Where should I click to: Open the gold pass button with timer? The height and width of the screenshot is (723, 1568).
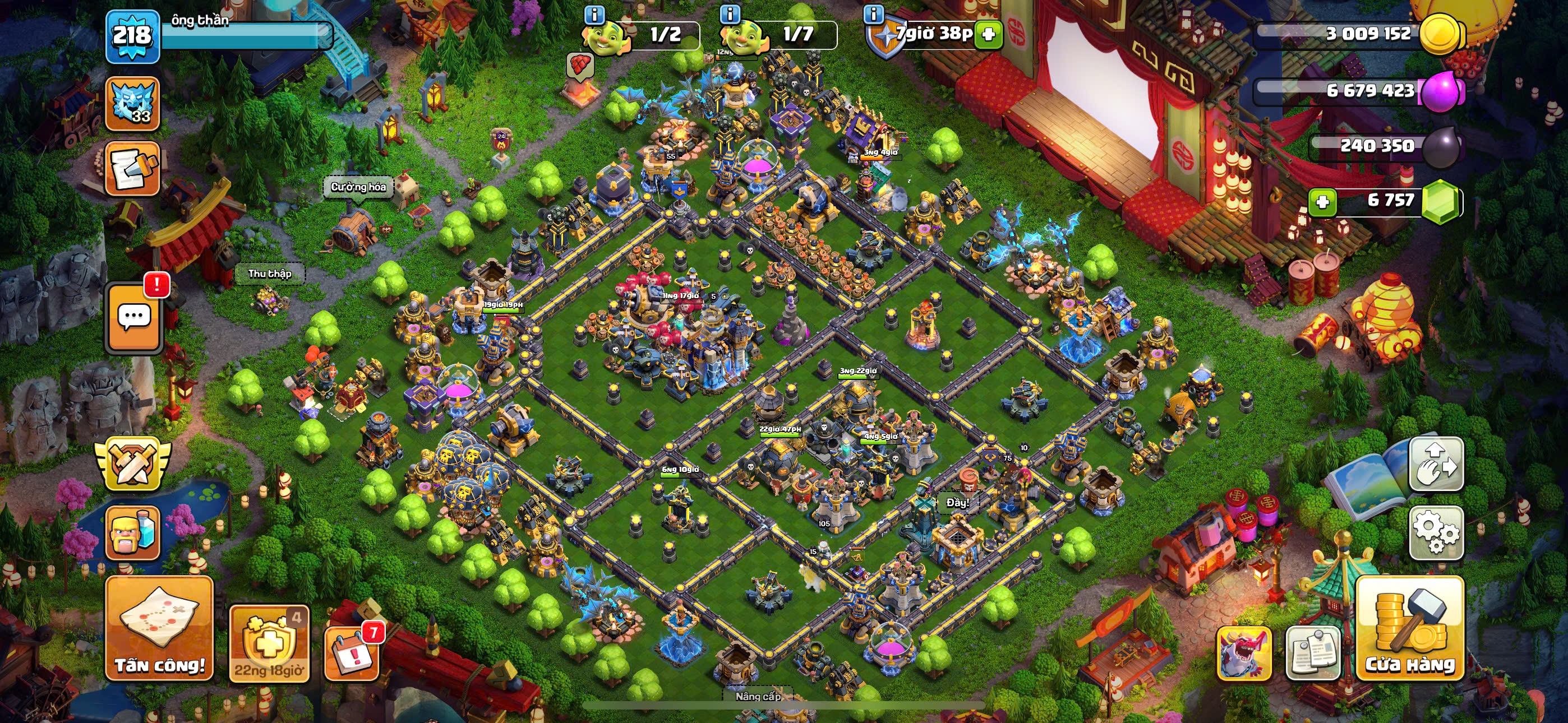point(269,643)
